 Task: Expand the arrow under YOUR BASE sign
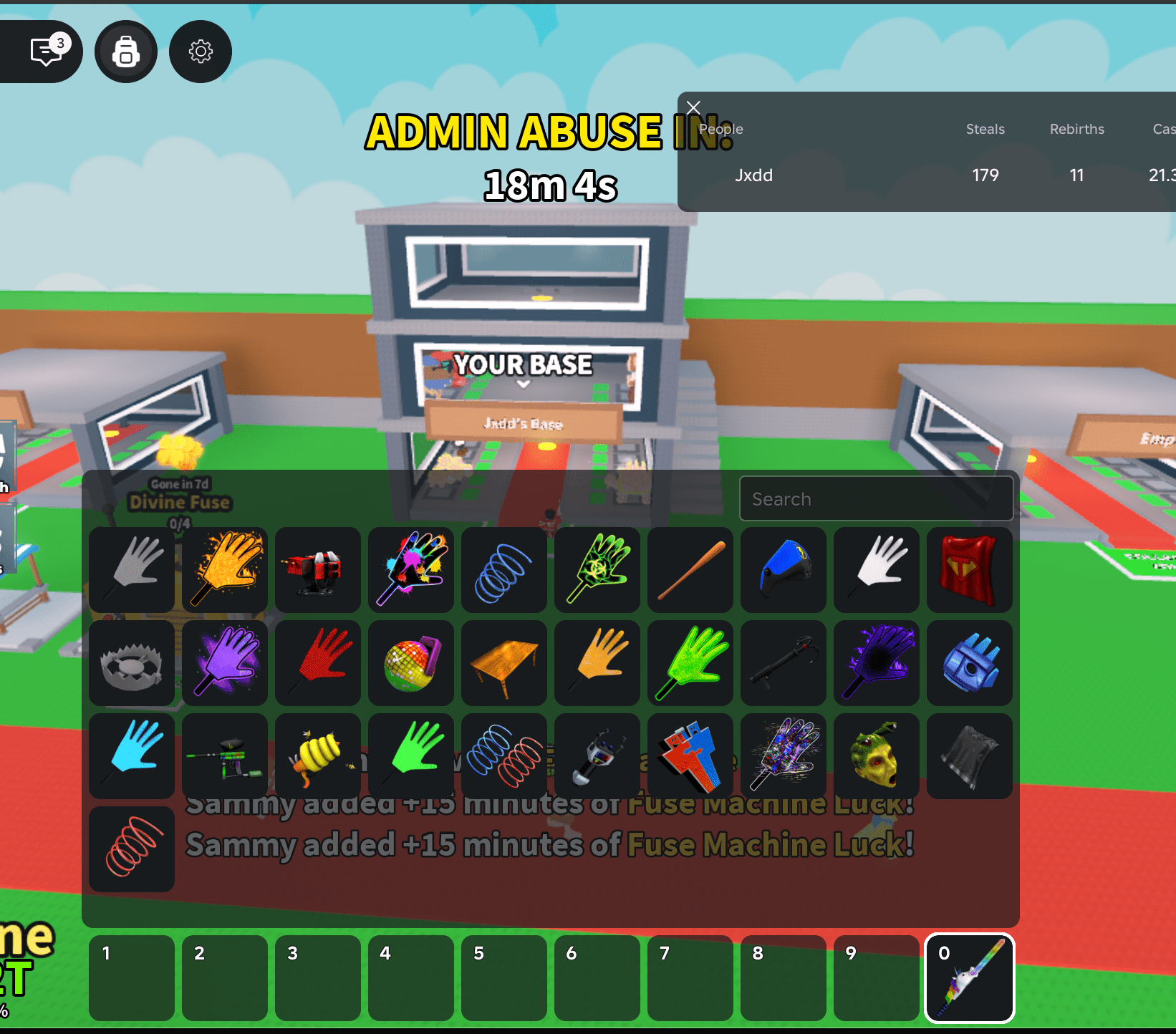pyautogui.click(x=522, y=385)
